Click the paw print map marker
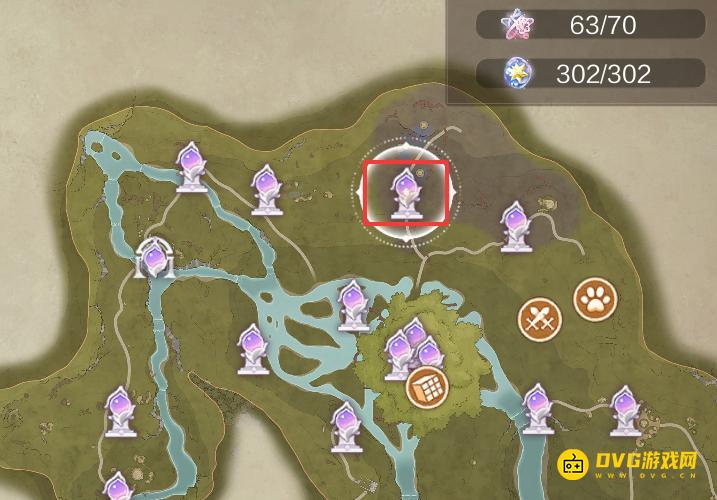The image size is (717, 500). pyautogui.click(x=595, y=298)
